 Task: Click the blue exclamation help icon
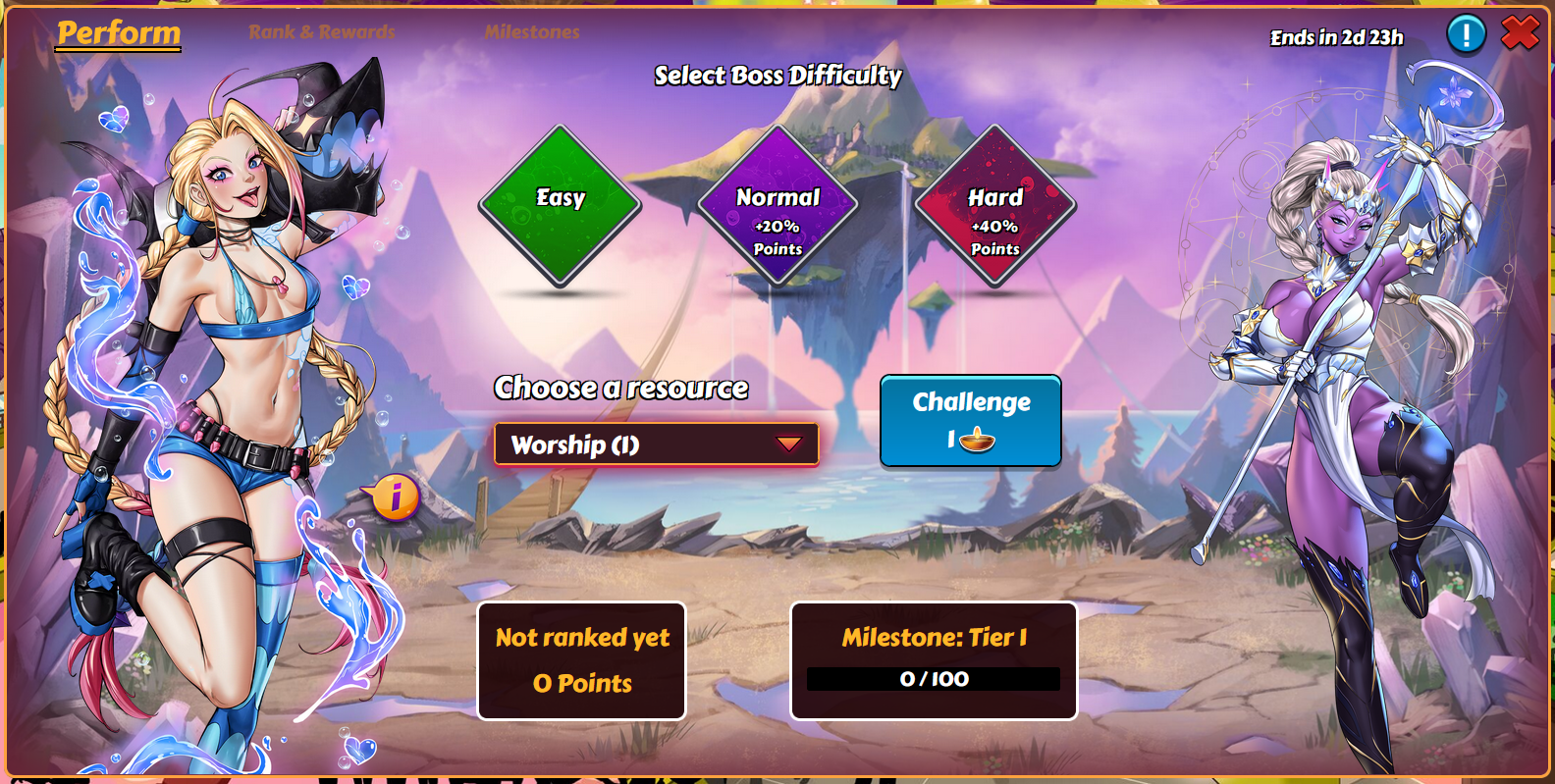coord(1466,35)
